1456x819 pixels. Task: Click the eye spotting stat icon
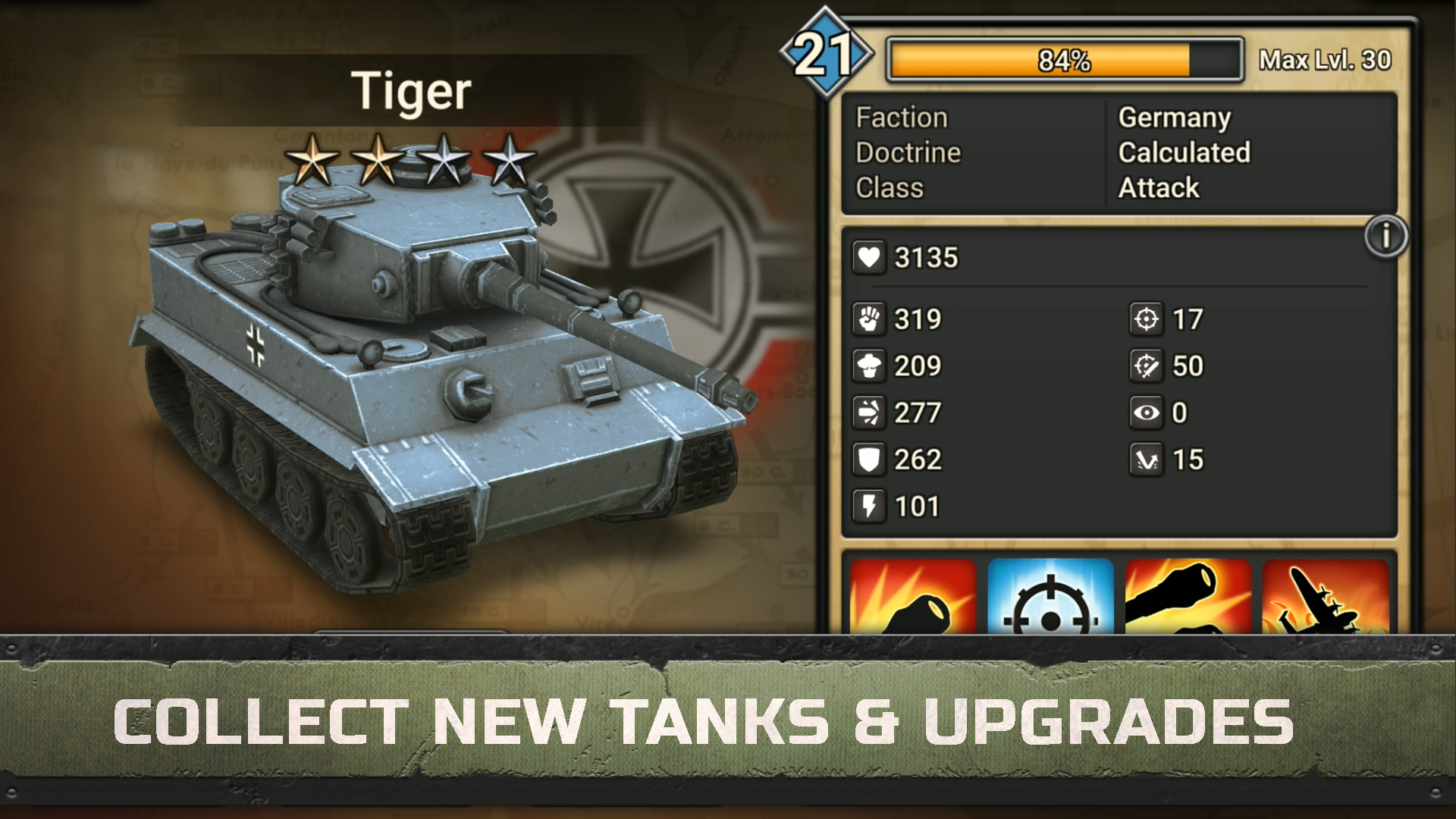coord(1147,413)
